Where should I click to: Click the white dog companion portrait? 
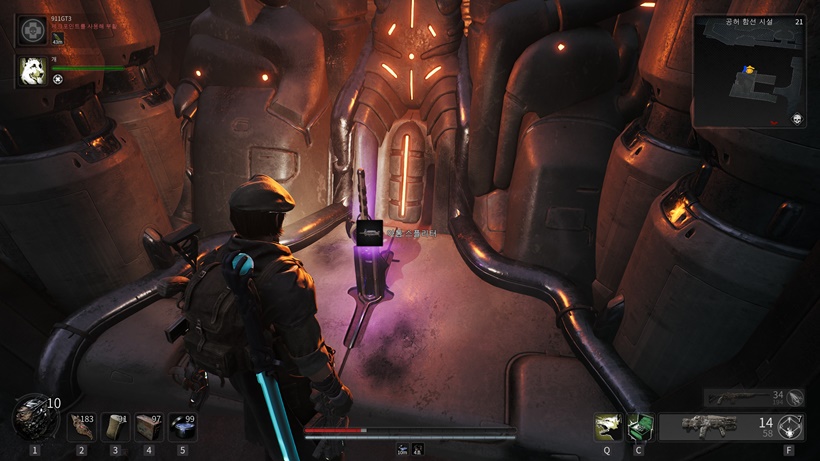[31, 70]
